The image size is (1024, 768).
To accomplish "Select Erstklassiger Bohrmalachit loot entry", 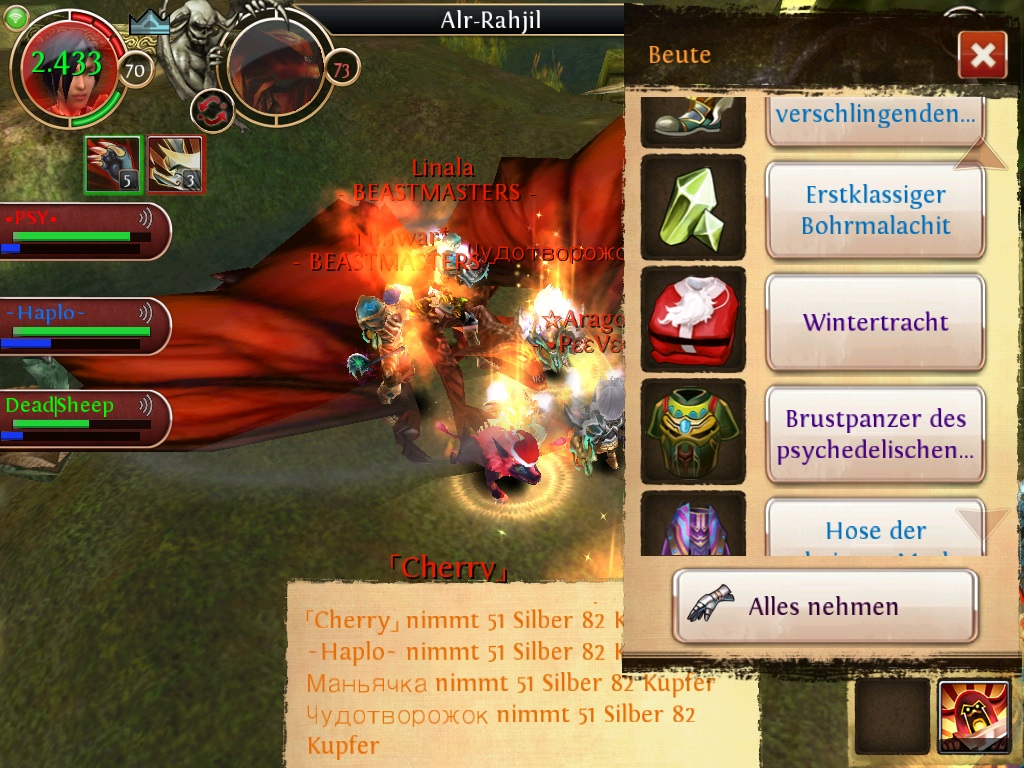I will tap(875, 210).
